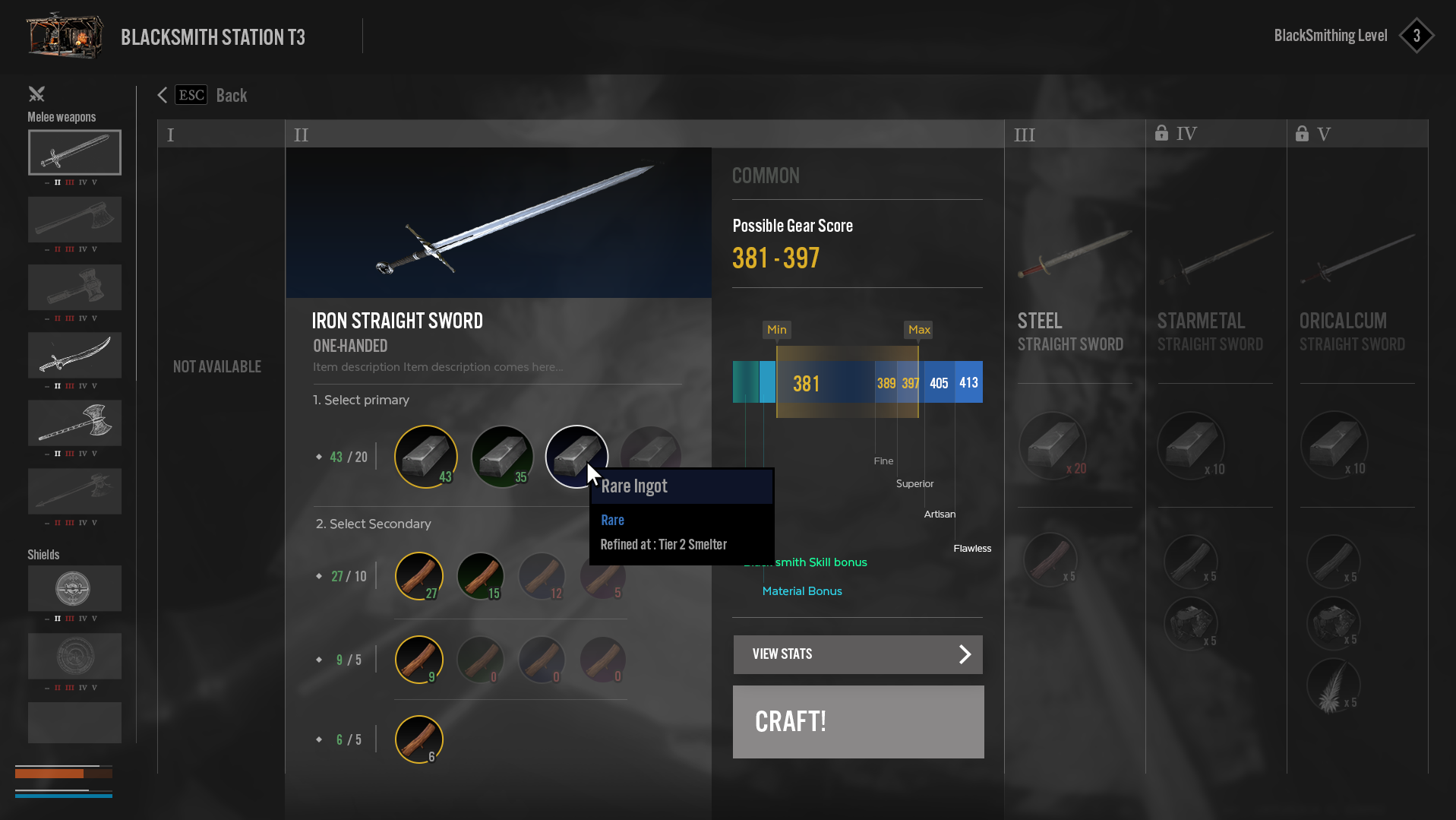The width and height of the screenshot is (1456, 820).
Task: Select the wood material with count 9
Action: [x=418, y=659]
